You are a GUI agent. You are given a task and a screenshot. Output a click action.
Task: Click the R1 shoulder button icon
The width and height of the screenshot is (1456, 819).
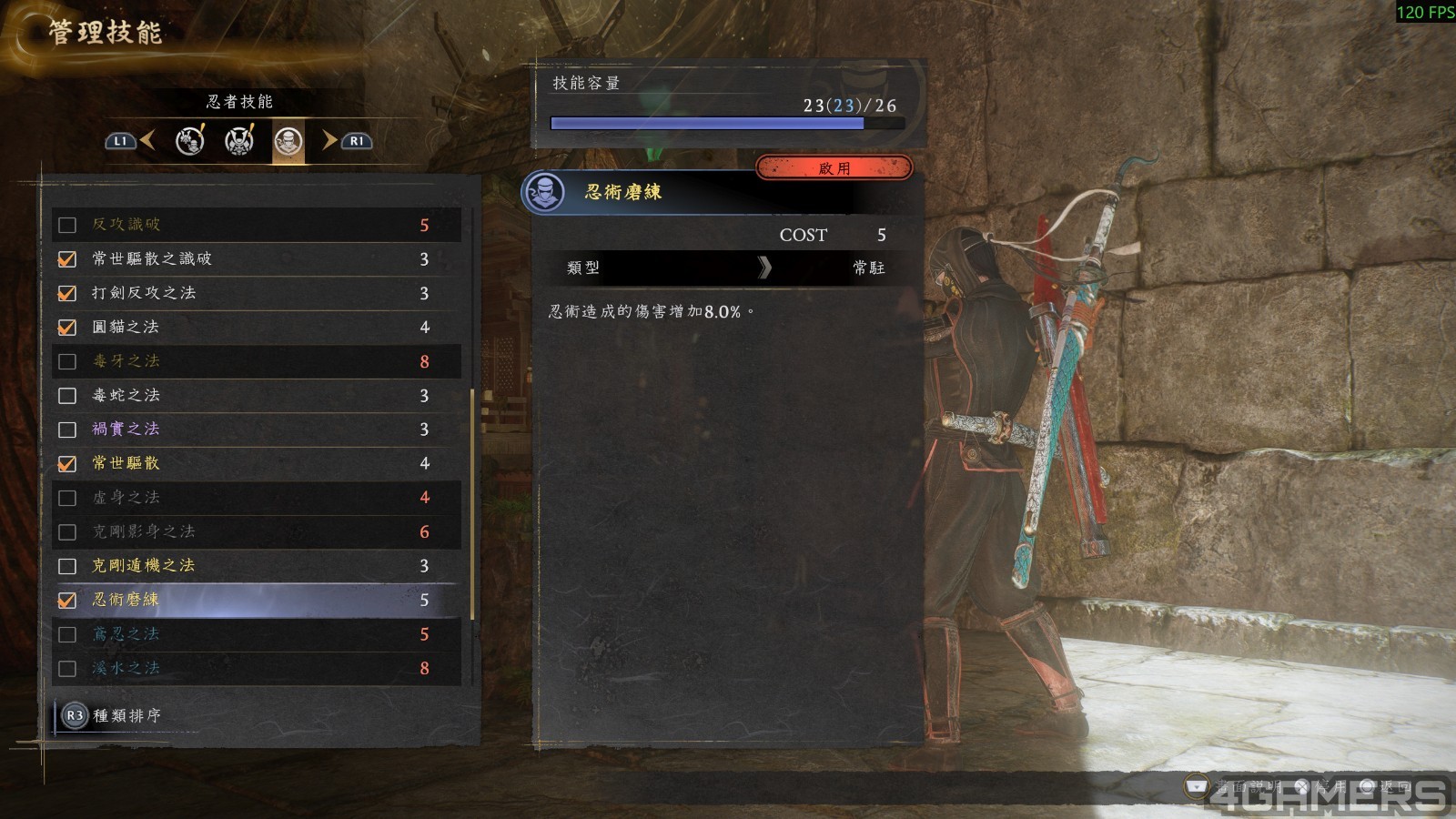coord(355,142)
